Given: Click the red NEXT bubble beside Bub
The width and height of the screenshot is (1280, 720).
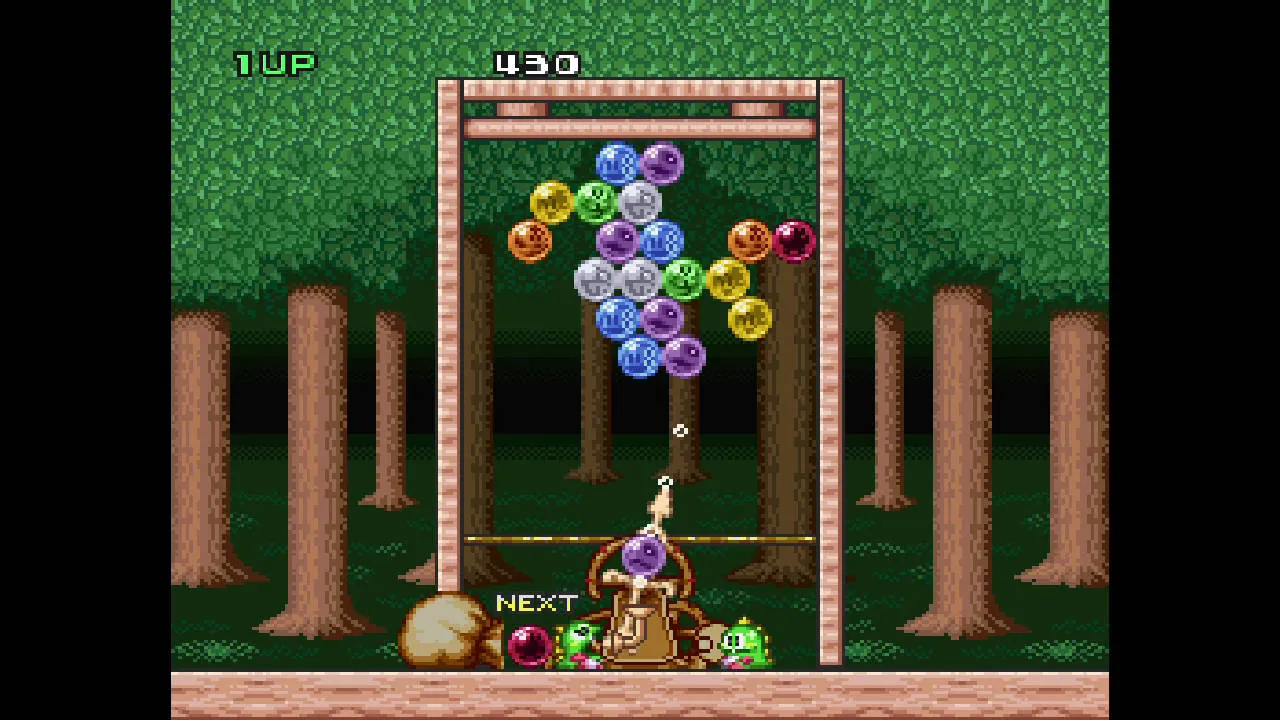Looking at the screenshot, I should [528, 645].
